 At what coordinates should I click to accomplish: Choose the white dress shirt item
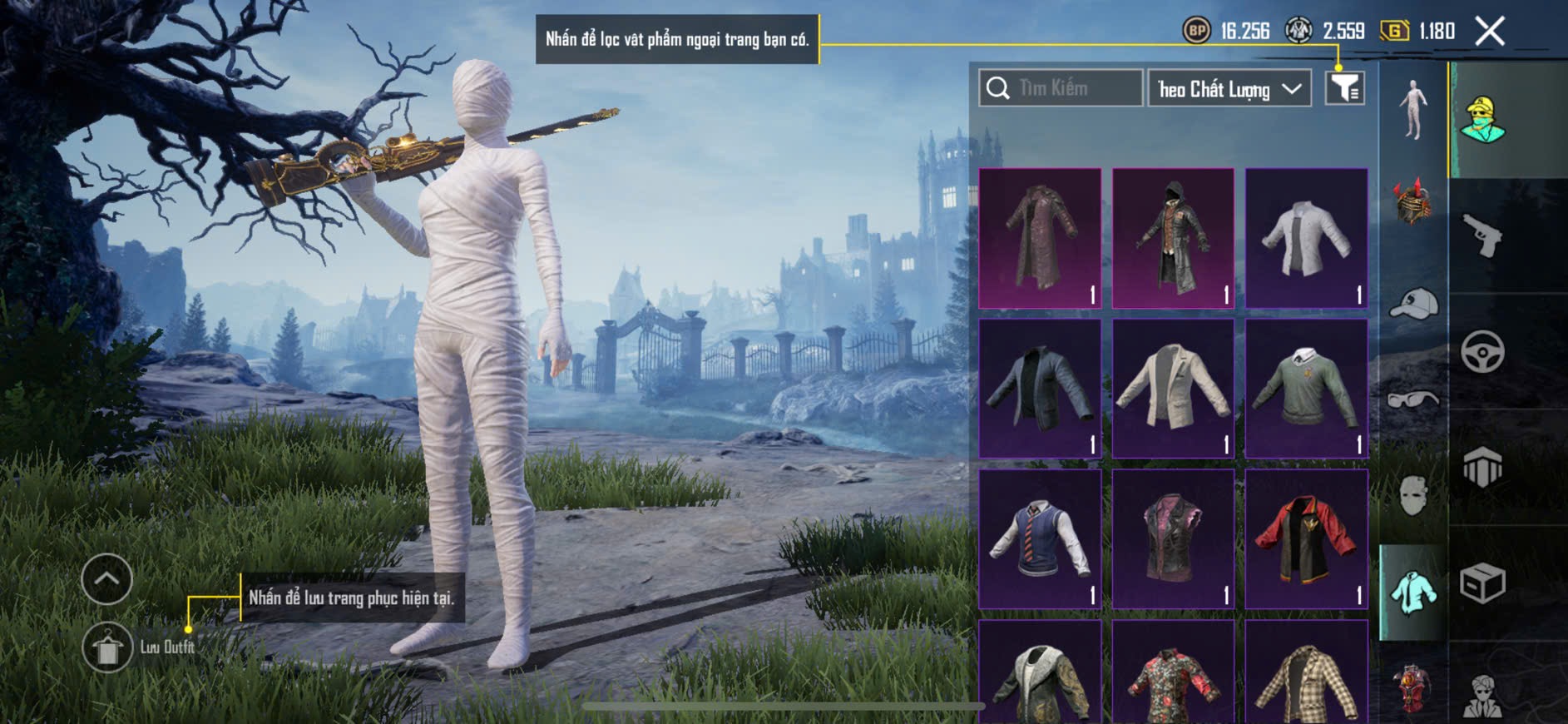[x=1306, y=238]
